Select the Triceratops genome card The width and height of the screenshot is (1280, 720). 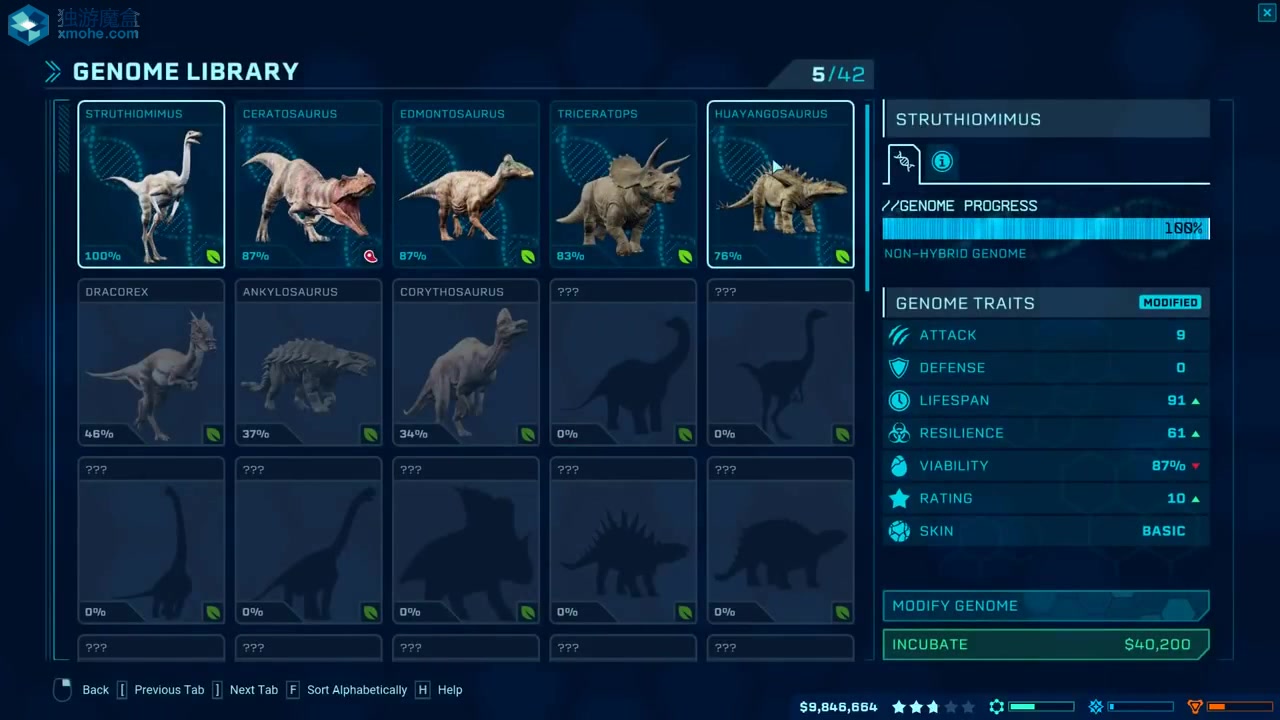[x=623, y=185]
